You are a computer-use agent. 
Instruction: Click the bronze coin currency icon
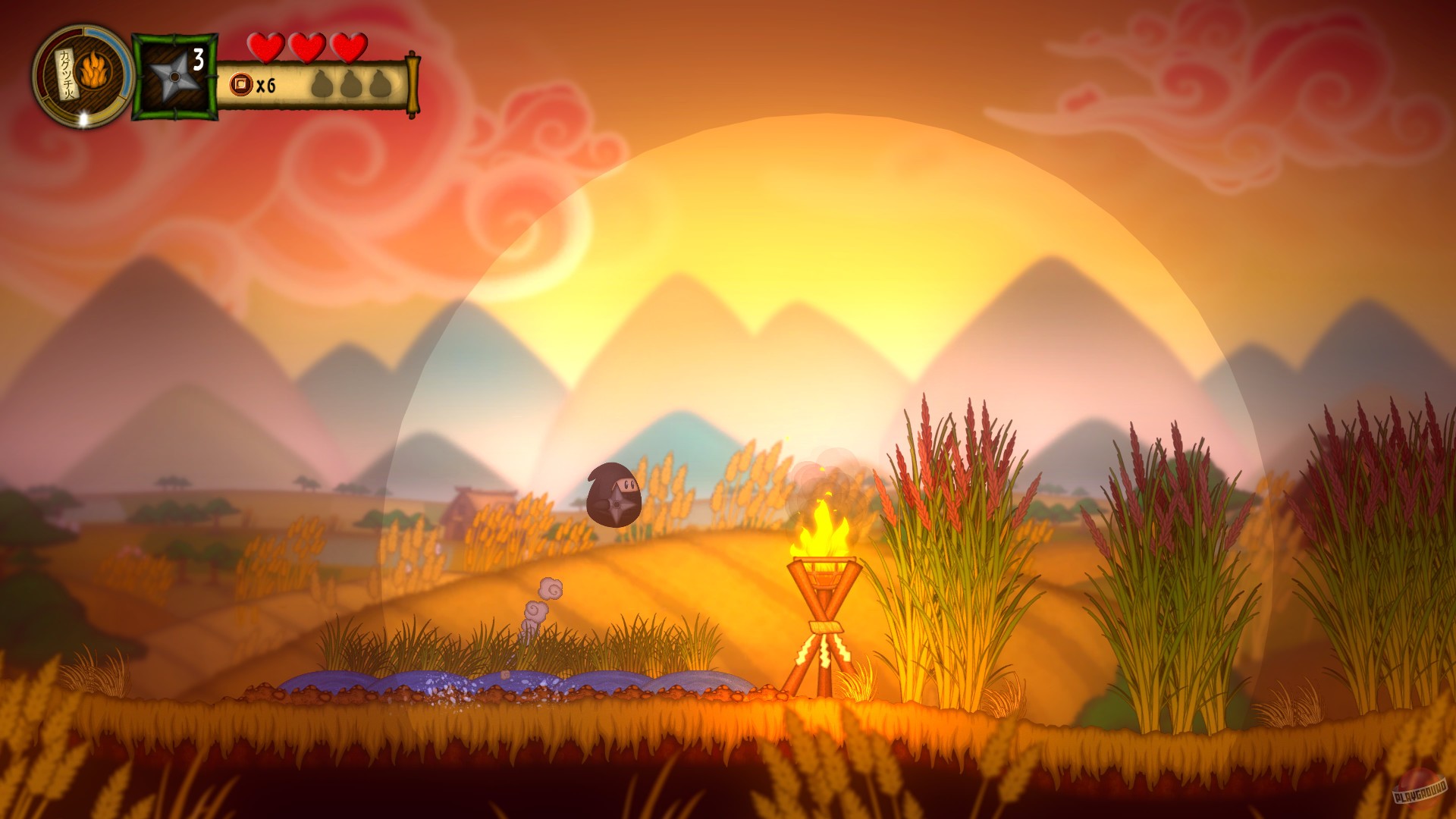click(x=241, y=83)
